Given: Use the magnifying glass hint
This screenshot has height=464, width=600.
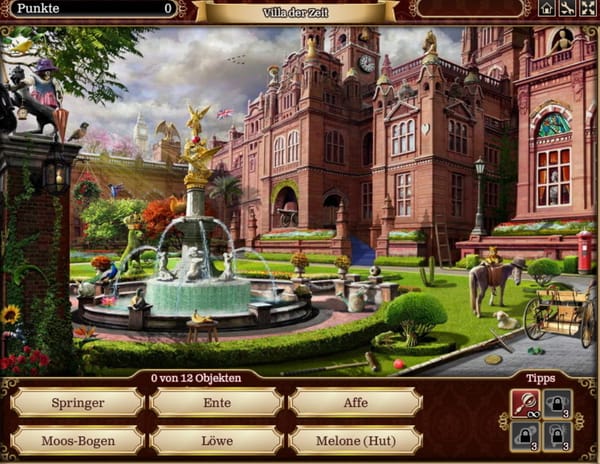Looking at the screenshot, I should 526,403.
